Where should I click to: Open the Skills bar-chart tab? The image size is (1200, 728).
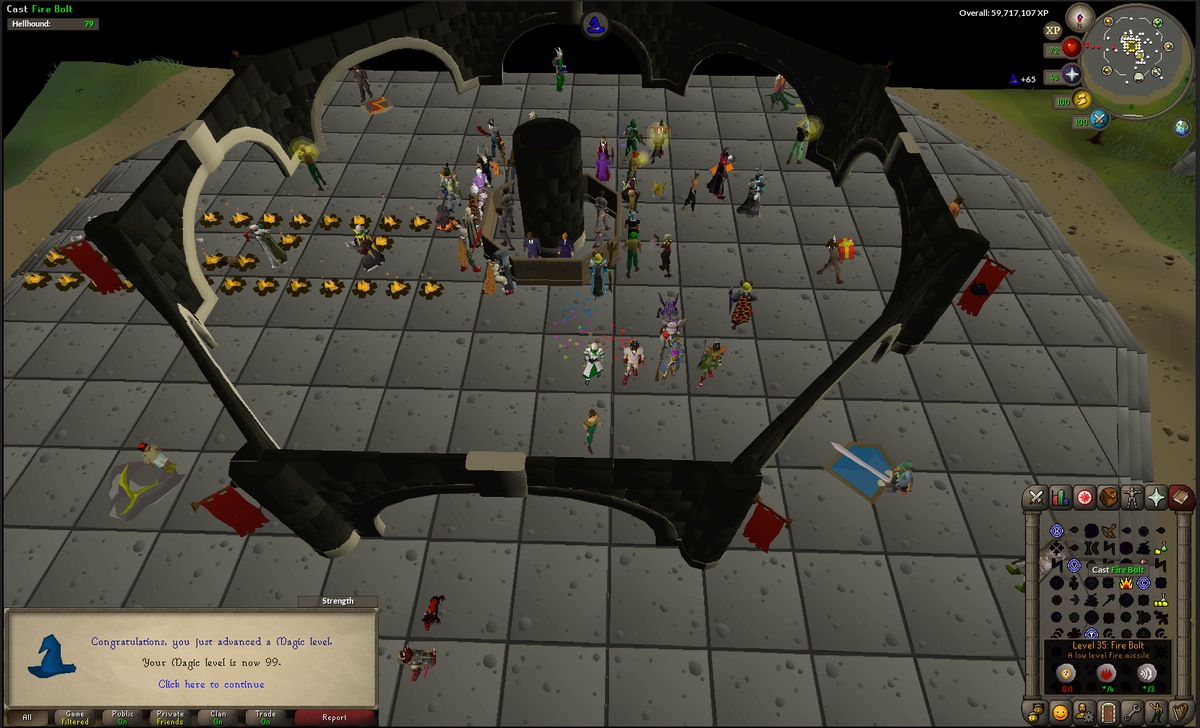click(1060, 497)
